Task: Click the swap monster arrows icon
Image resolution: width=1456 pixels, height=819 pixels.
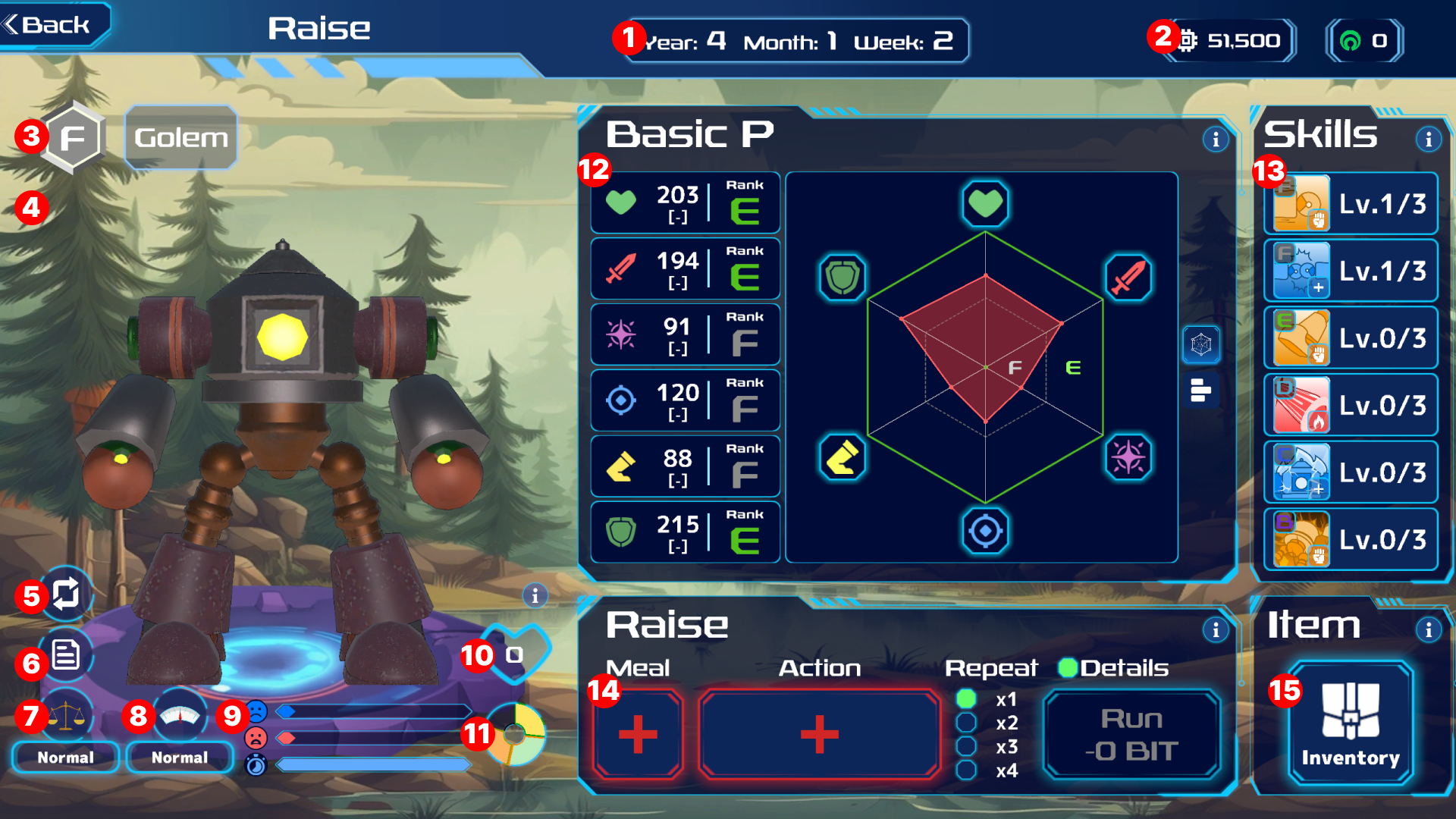Action: point(66,593)
